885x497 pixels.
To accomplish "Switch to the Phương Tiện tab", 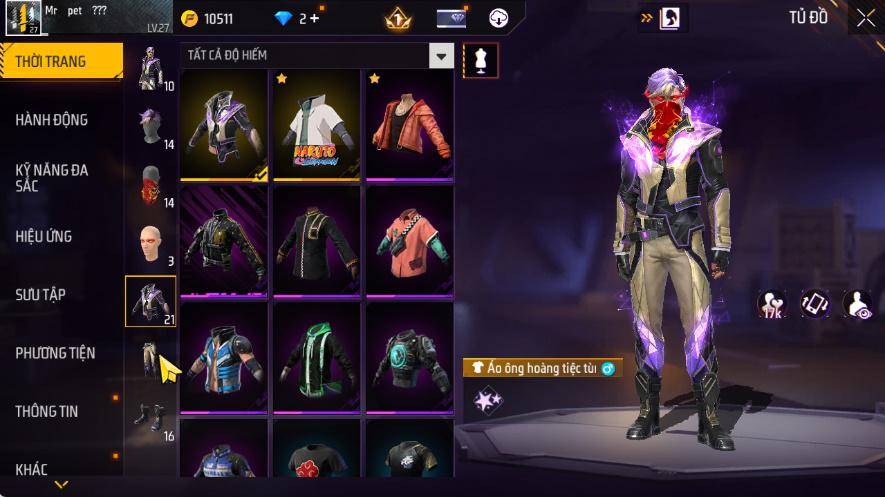I will (56, 353).
